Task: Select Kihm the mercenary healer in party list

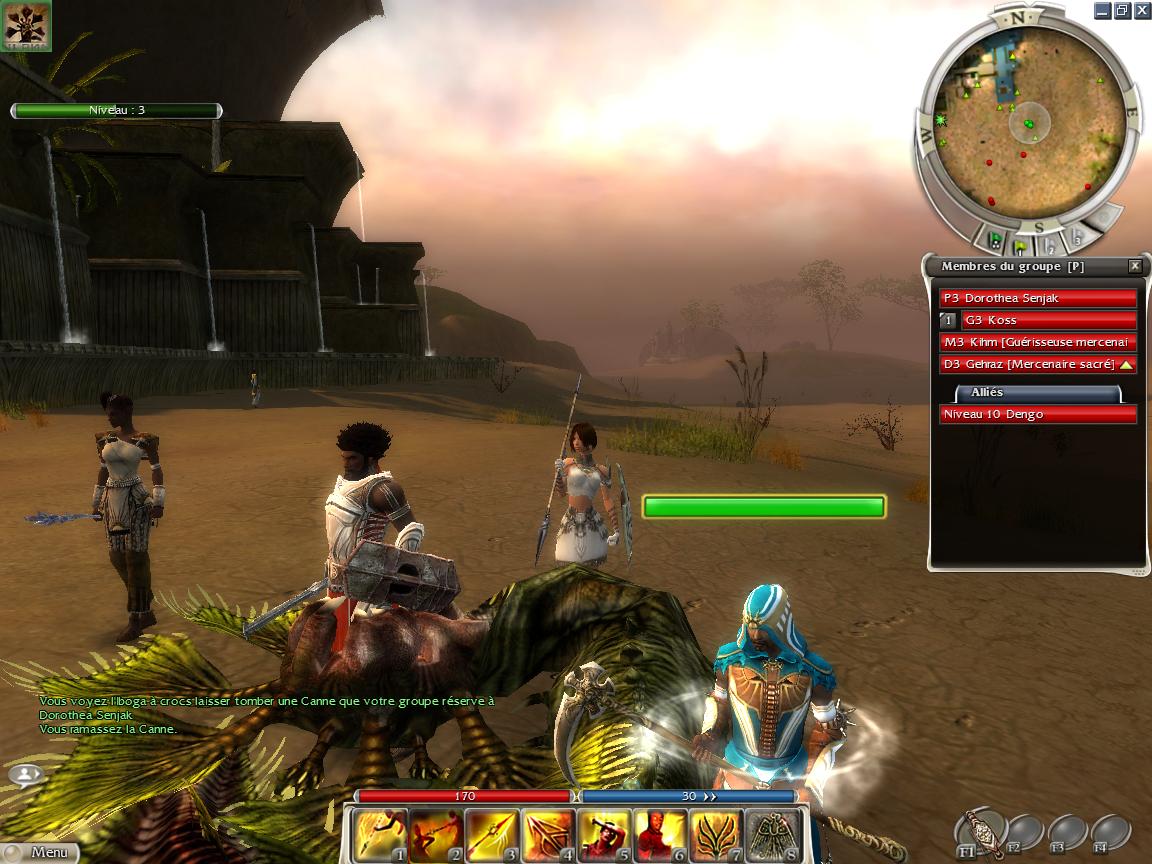Action: point(1038,342)
